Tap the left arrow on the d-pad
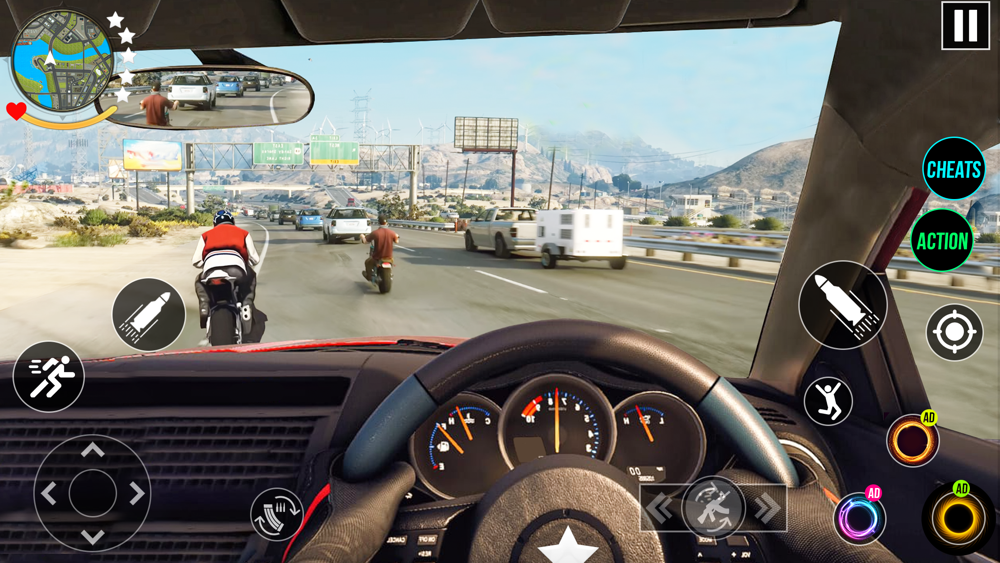Screen dimensions: 1000x563 pos(49,493)
